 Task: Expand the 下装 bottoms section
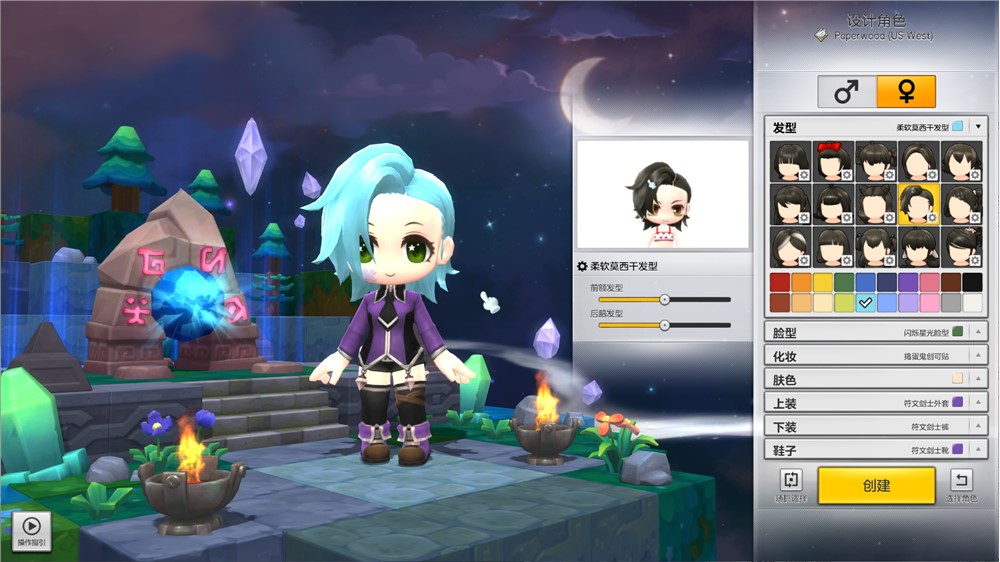point(979,427)
